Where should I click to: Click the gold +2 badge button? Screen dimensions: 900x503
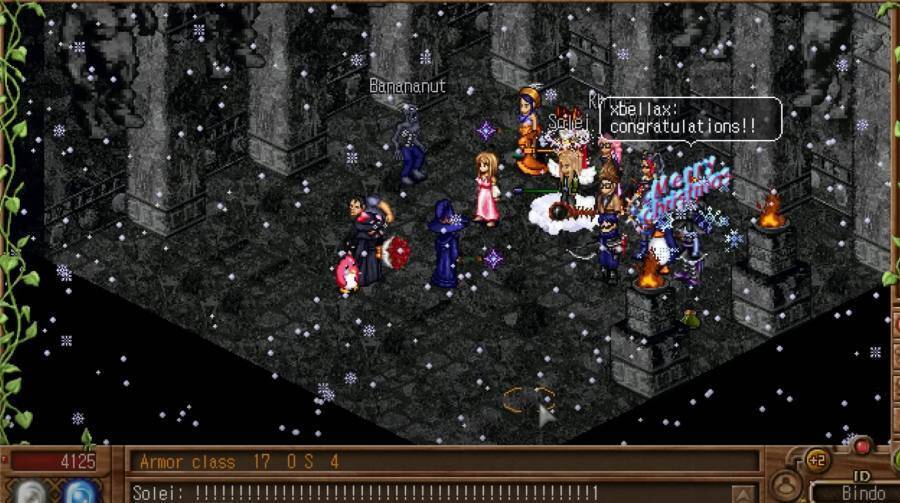(816, 461)
